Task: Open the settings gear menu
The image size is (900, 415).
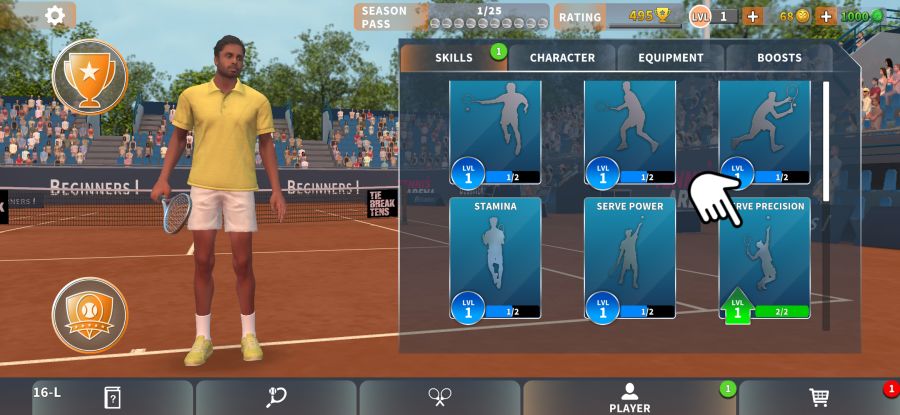Action: (55, 15)
